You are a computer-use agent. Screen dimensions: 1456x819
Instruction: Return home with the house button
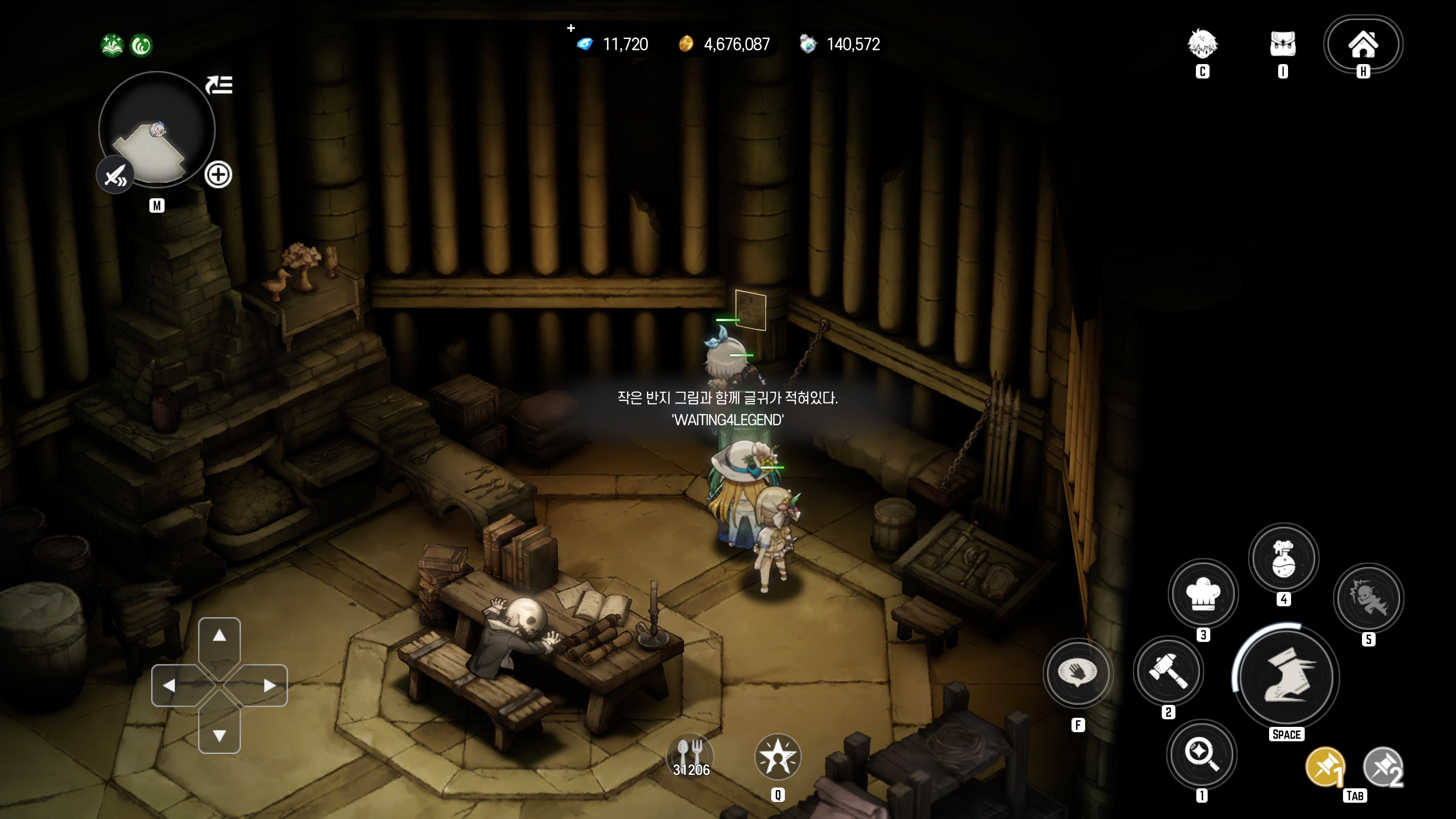tap(1363, 45)
